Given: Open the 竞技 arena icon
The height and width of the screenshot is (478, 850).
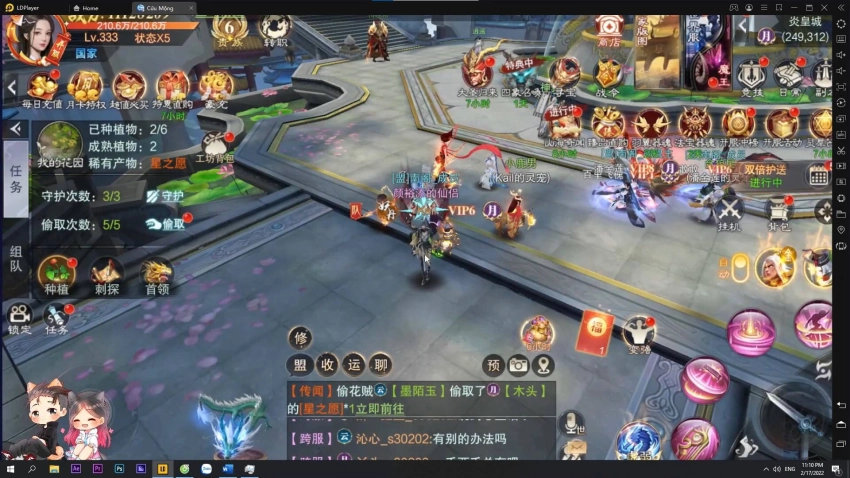Looking at the screenshot, I should click(x=750, y=75).
